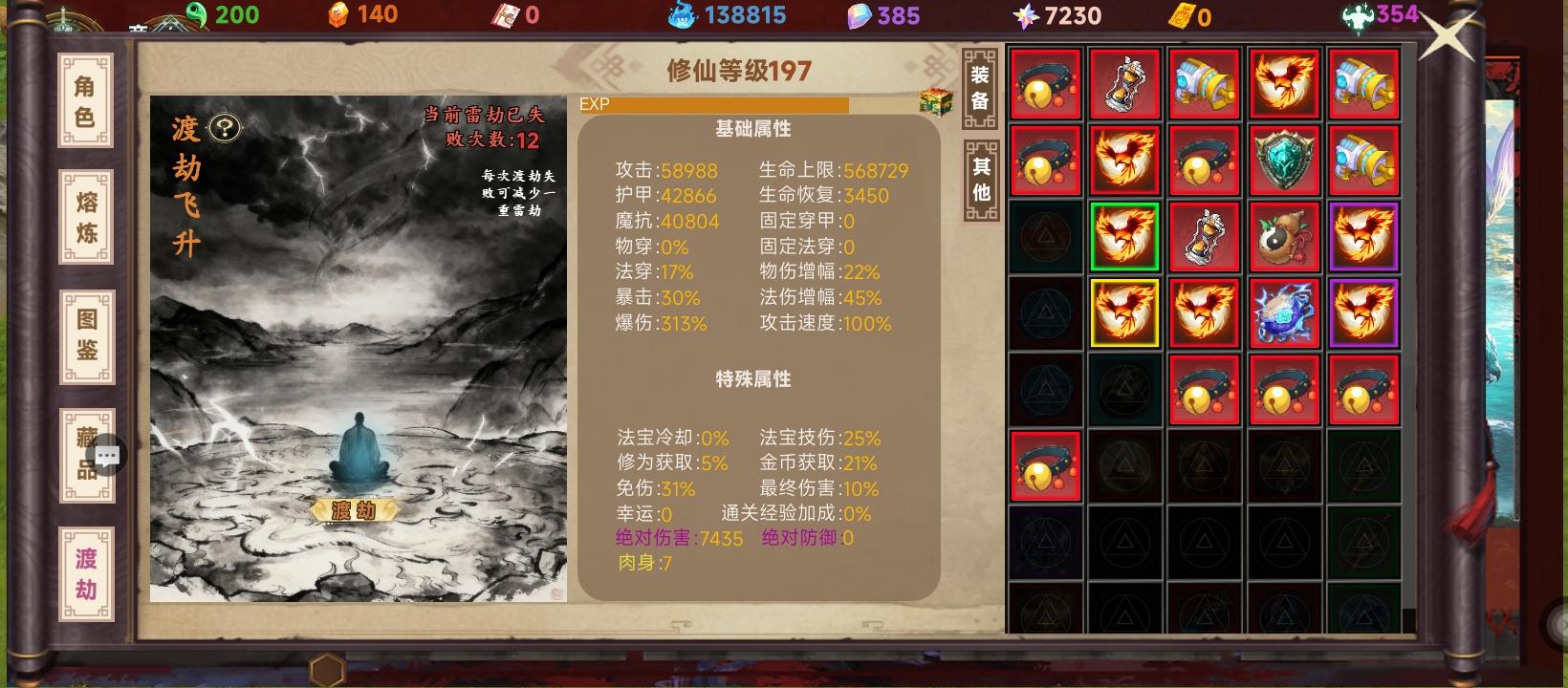The width and height of the screenshot is (1568, 688).
Task: Open the chat bubble icon near 藏品
Action: click(x=108, y=456)
